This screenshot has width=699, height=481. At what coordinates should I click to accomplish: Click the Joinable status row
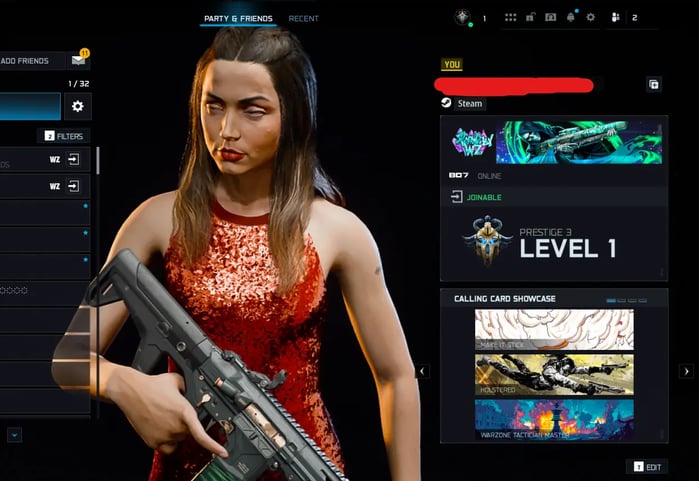click(x=553, y=197)
